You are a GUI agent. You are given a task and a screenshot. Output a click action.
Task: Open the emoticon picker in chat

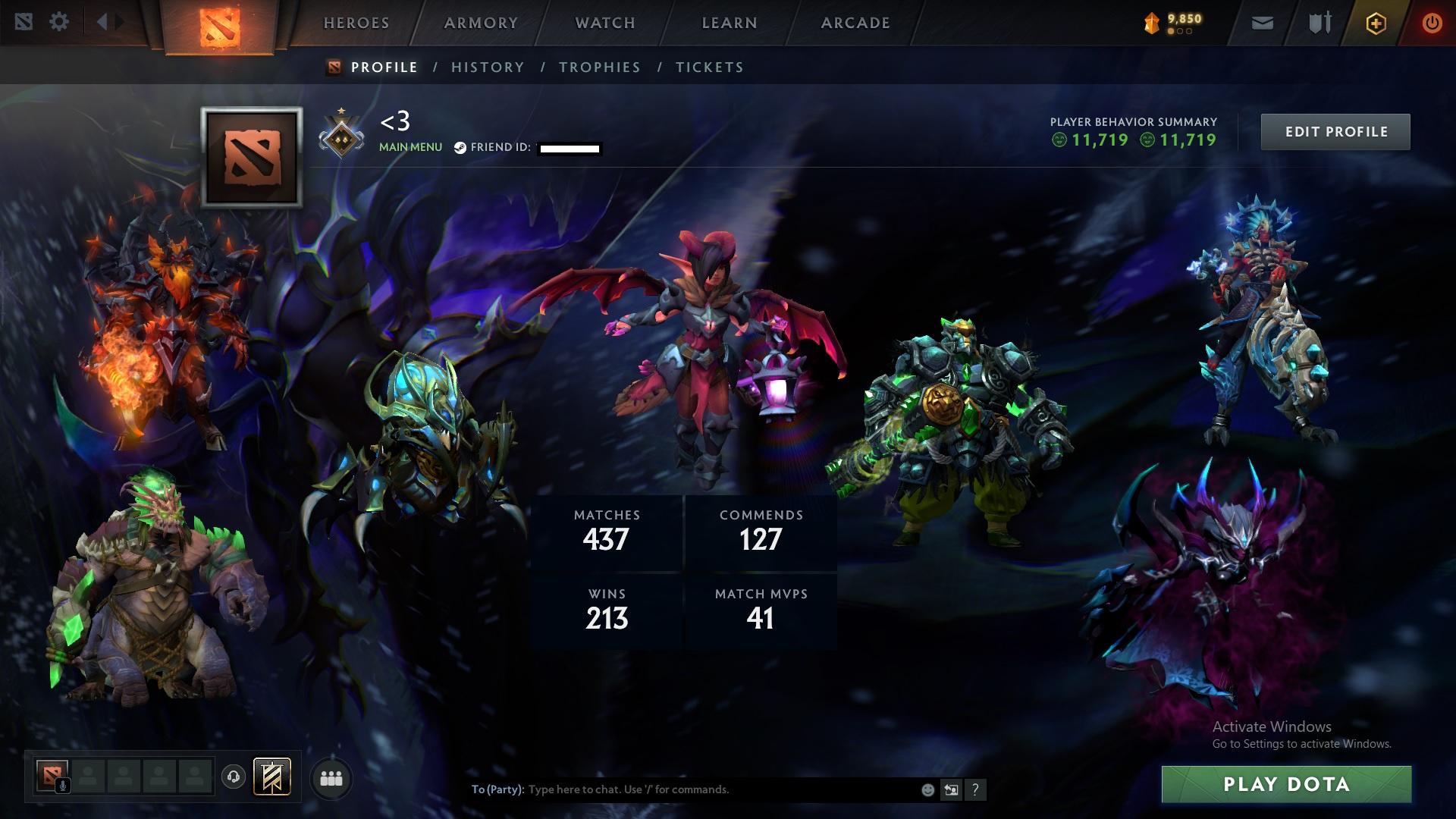coord(927,789)
